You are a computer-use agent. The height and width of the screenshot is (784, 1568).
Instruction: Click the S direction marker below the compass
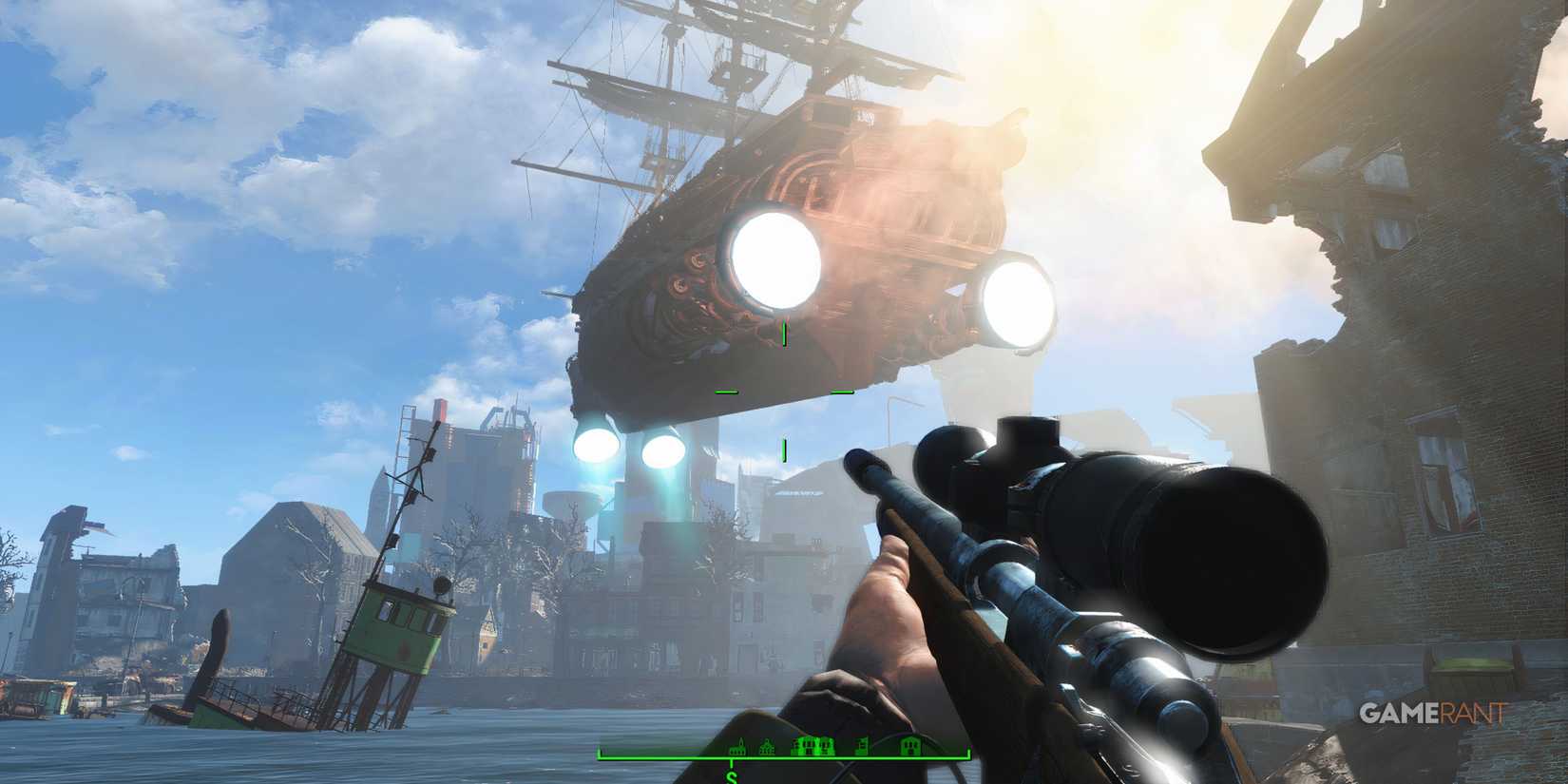tap(732, 776)
